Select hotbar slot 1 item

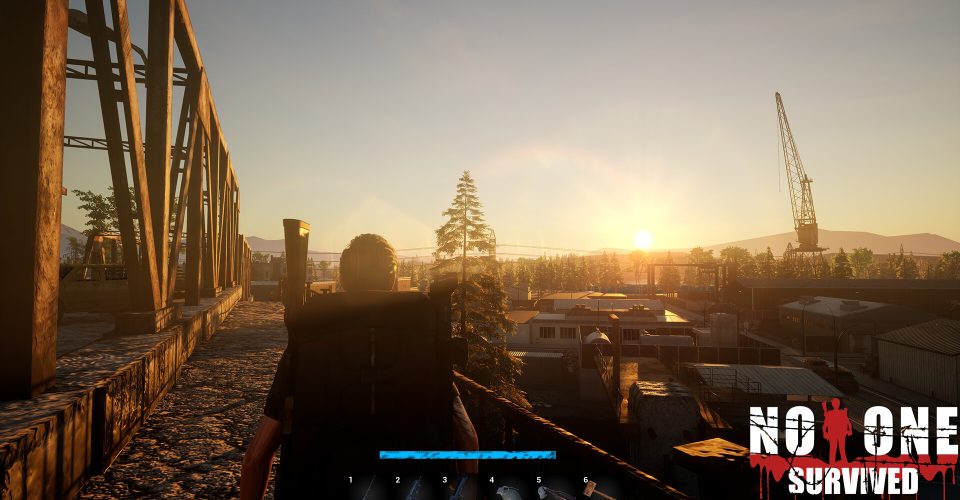[369, 489]
